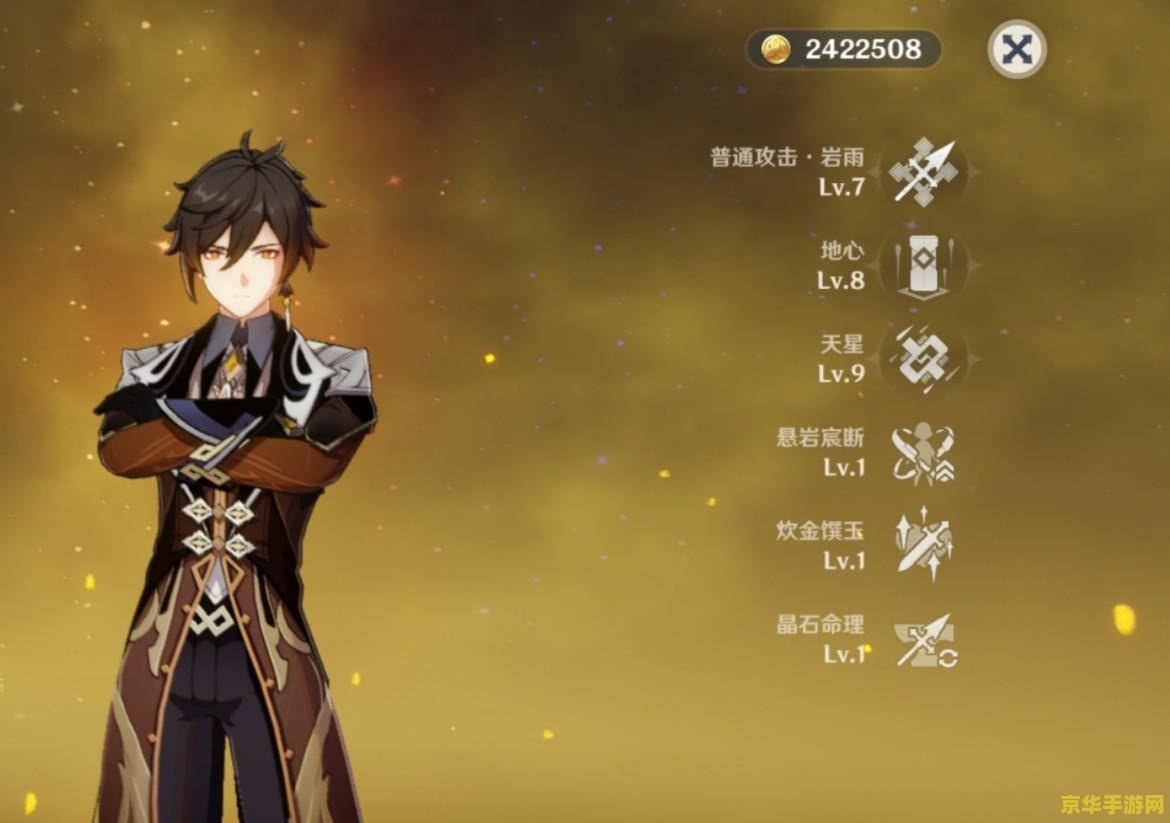Select the 炊金馔玉 passive talent icon
Screen dimensions: 1170x823
(922, 546)
